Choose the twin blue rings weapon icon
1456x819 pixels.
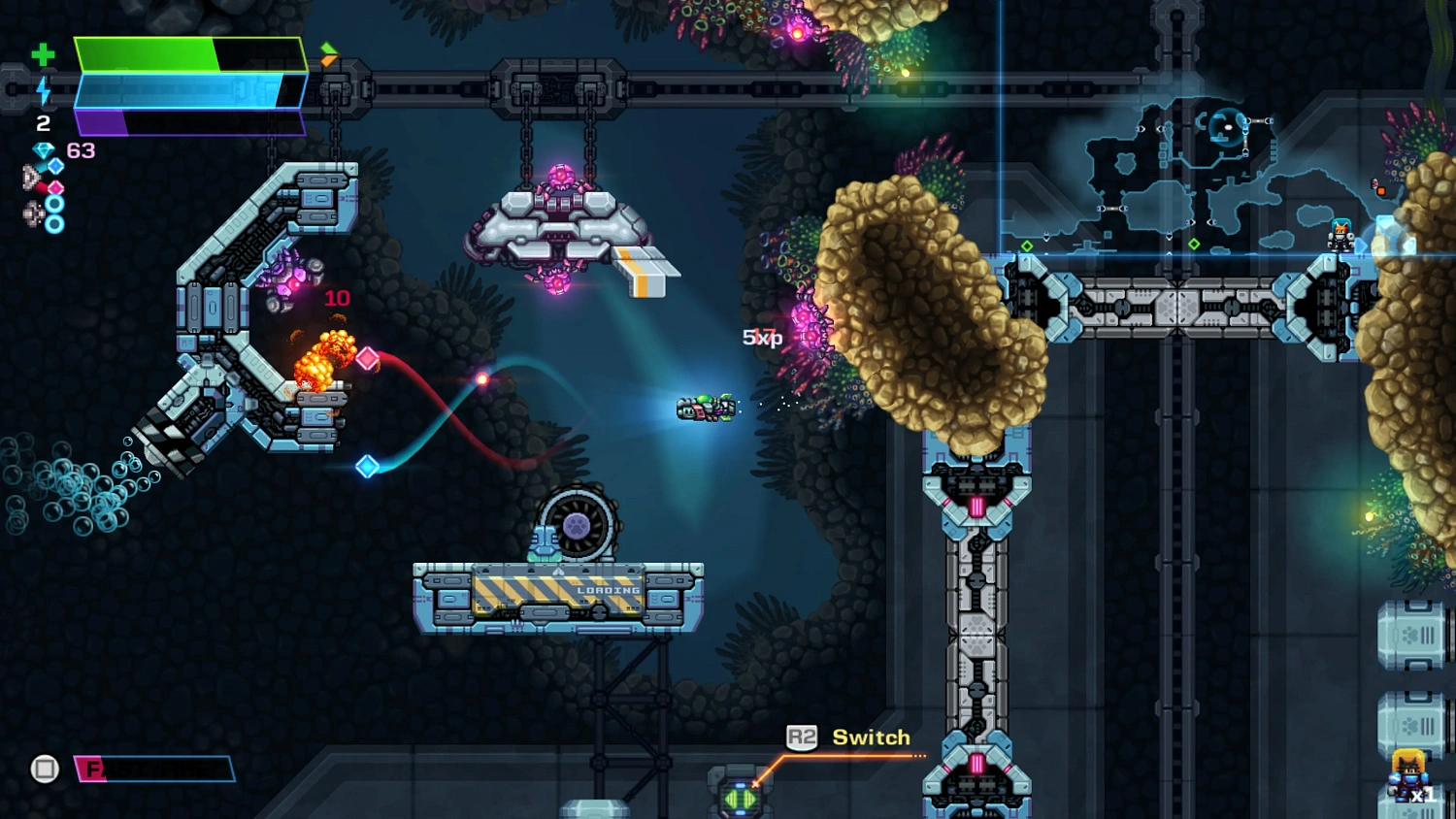(x=44, y=213)
